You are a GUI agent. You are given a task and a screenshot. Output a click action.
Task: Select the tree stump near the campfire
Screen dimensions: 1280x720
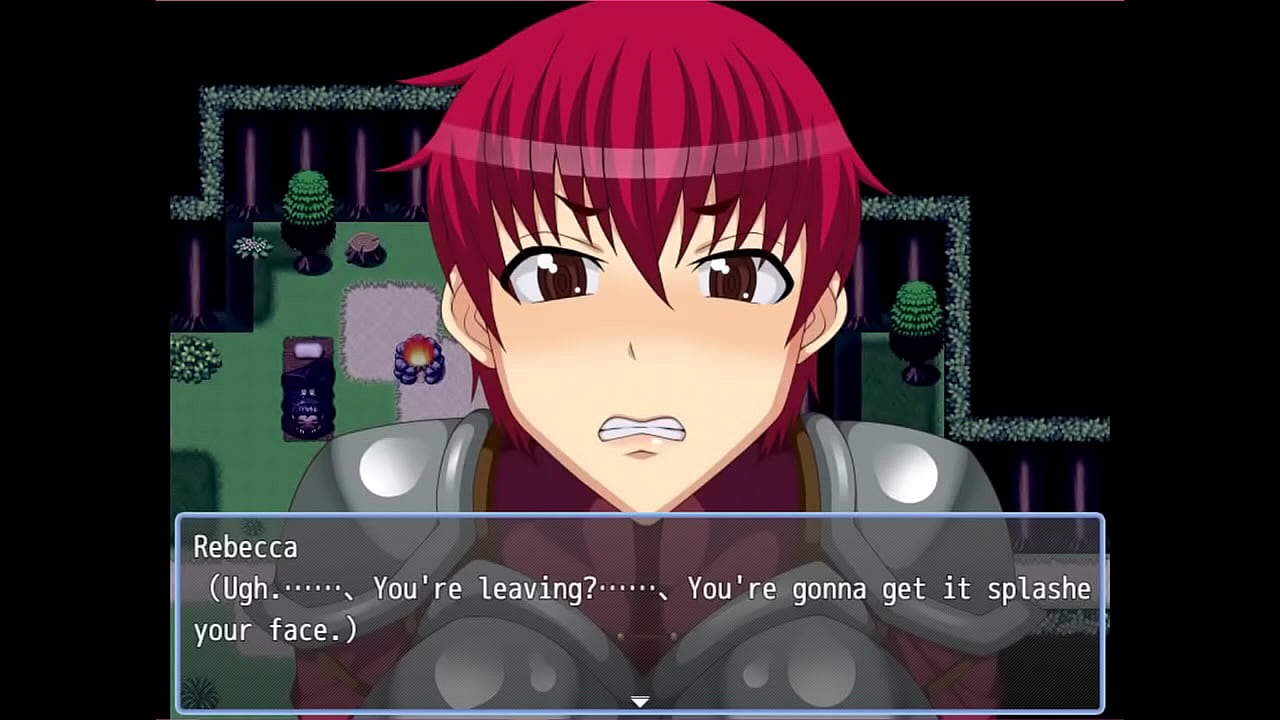tap(363, 245)
